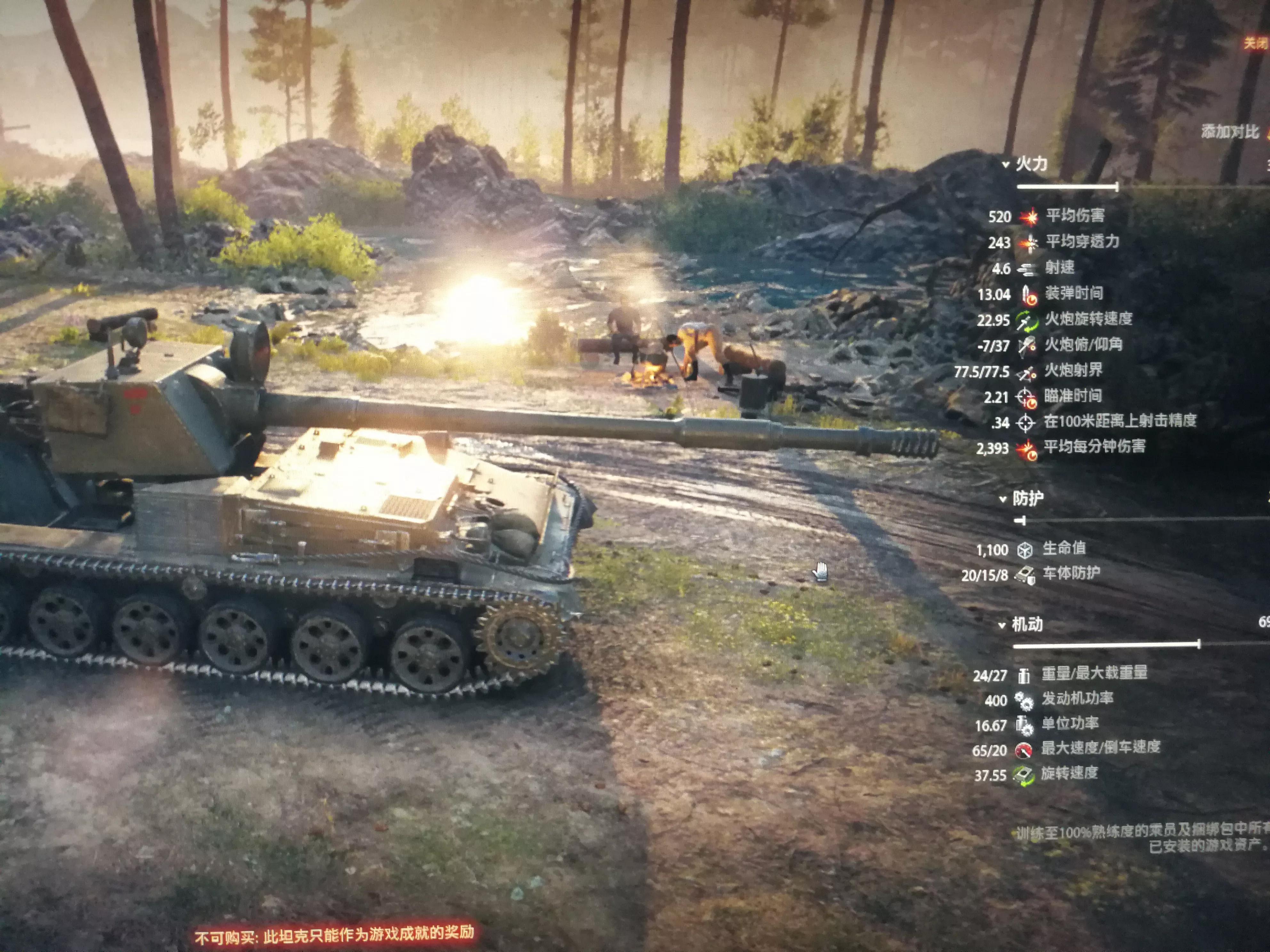Viewport: 1270px width, 952px height.
Task: Close the vehicle preview with 关闭
Action: pyautogui.click(x=1256, y=43)
